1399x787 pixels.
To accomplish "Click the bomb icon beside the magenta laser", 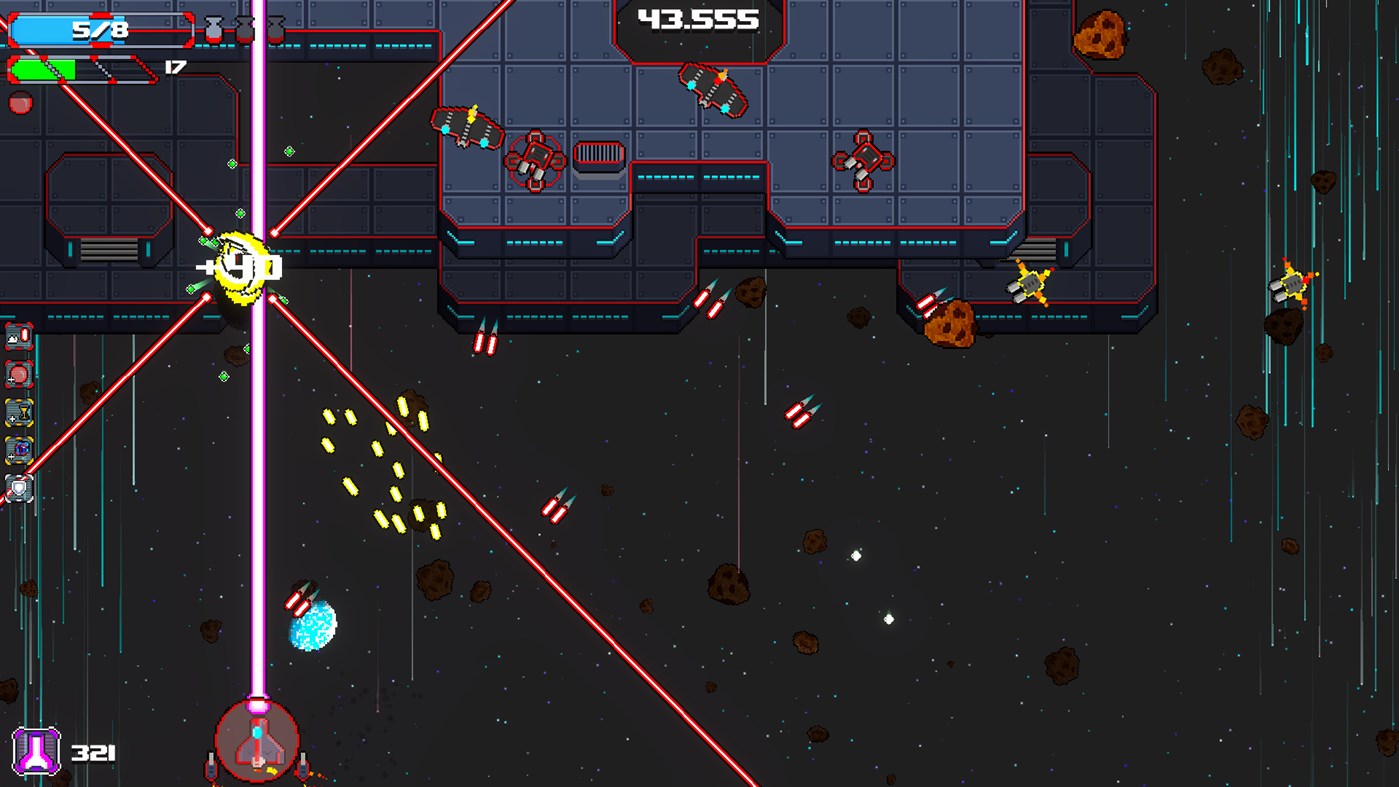I will [x=277, y=28].
